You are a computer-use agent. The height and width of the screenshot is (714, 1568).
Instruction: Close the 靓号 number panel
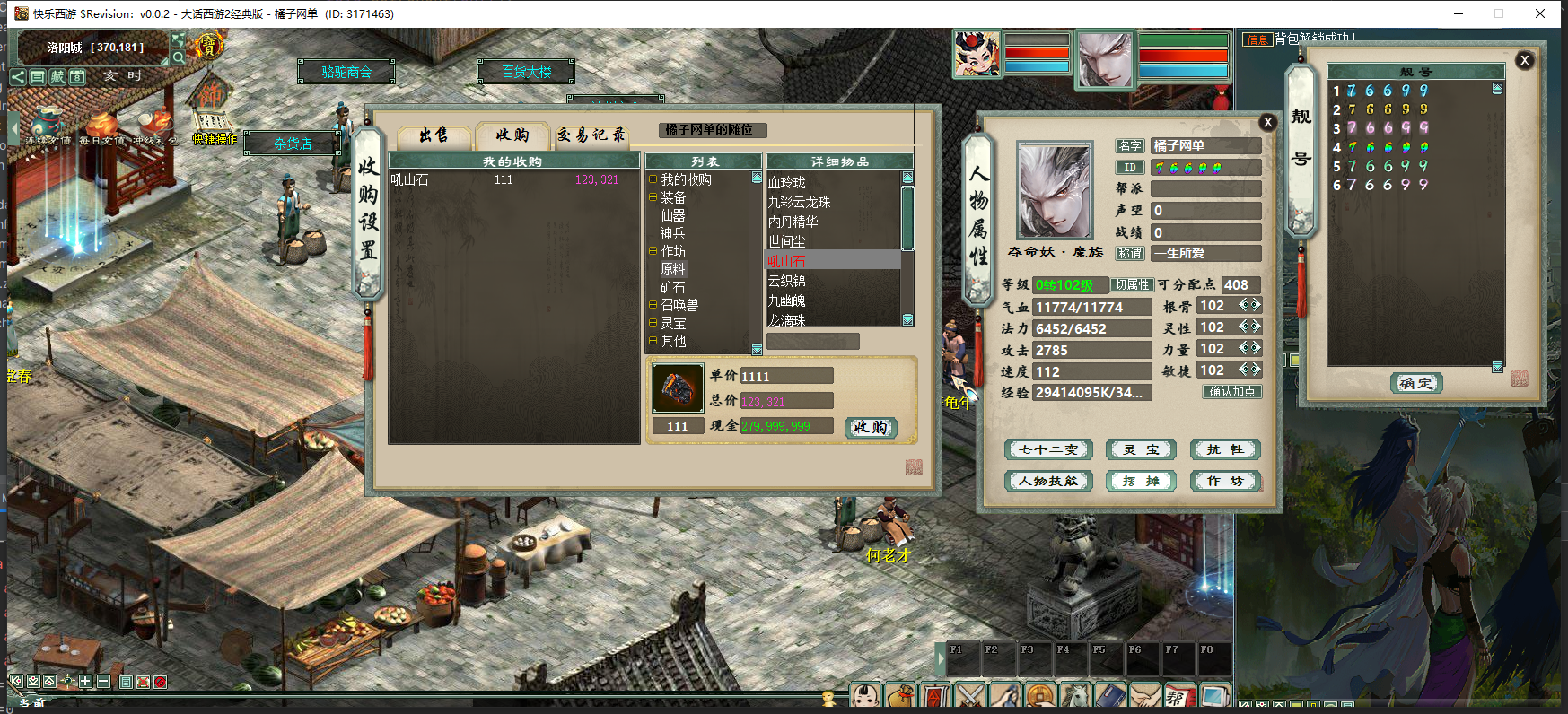pyautogui.click(x=1524, y=60)
